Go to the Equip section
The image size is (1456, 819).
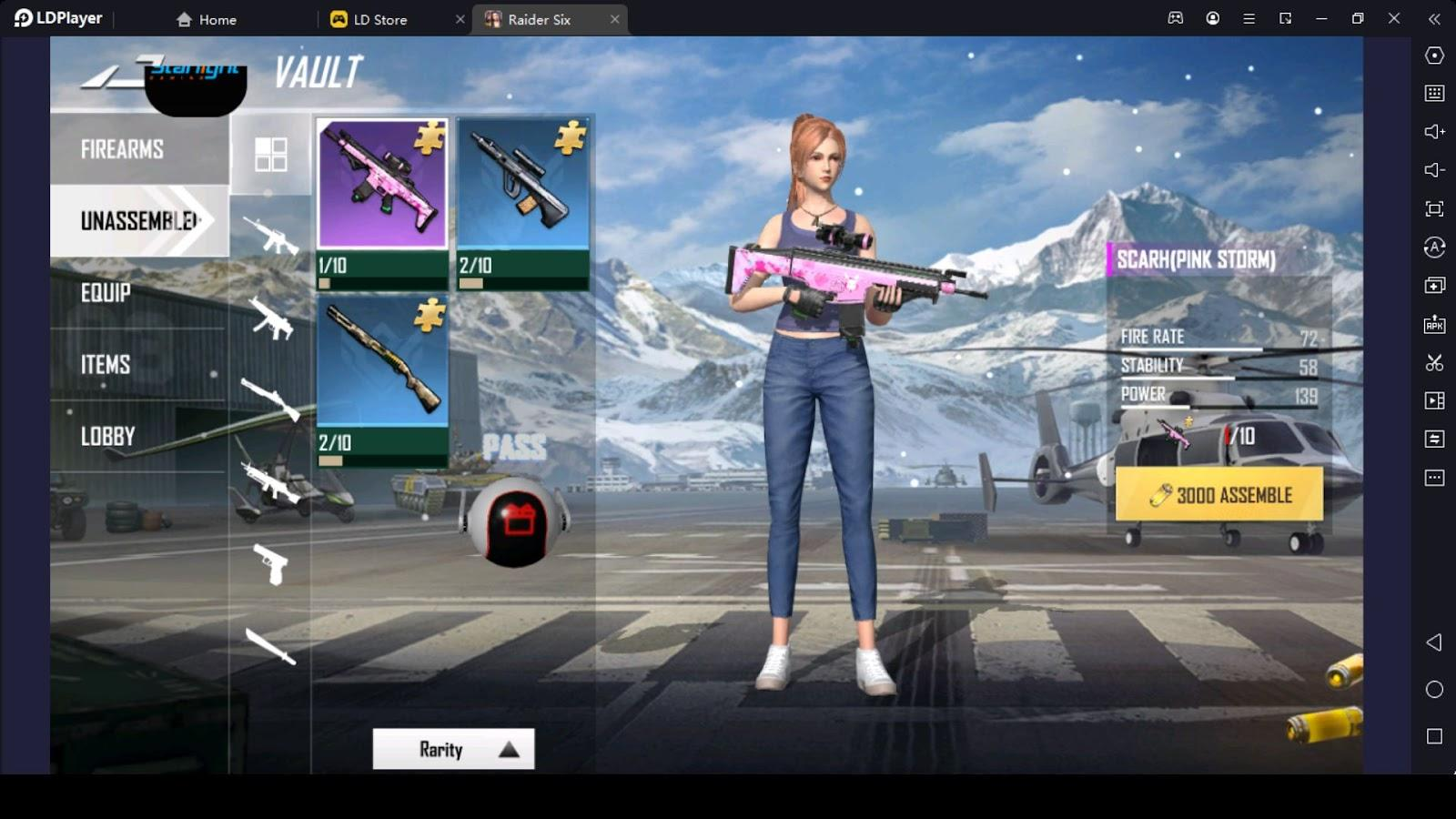pyautogui.click(x=106, y=293)
